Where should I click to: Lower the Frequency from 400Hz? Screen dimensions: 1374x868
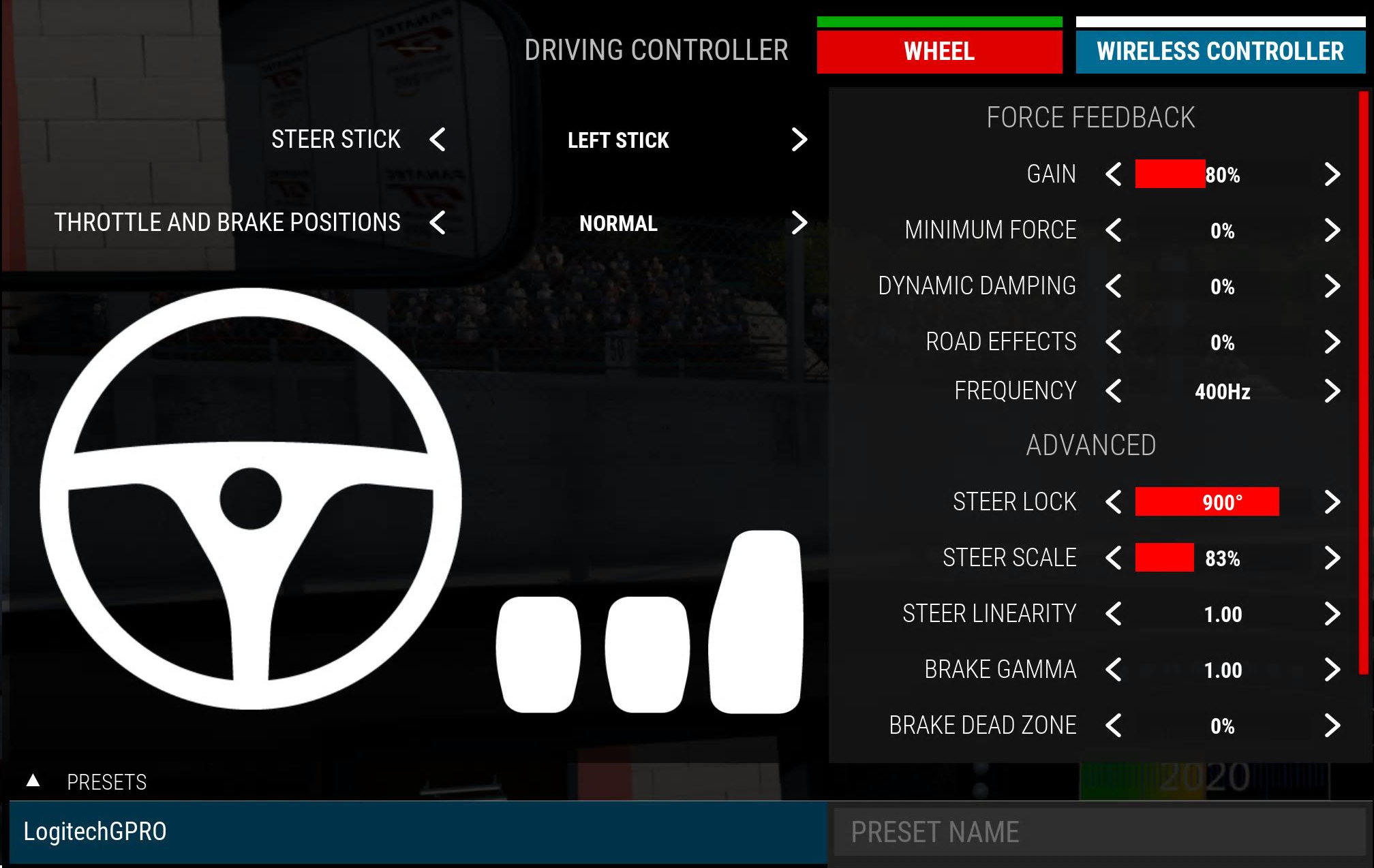click(1114, 391)
